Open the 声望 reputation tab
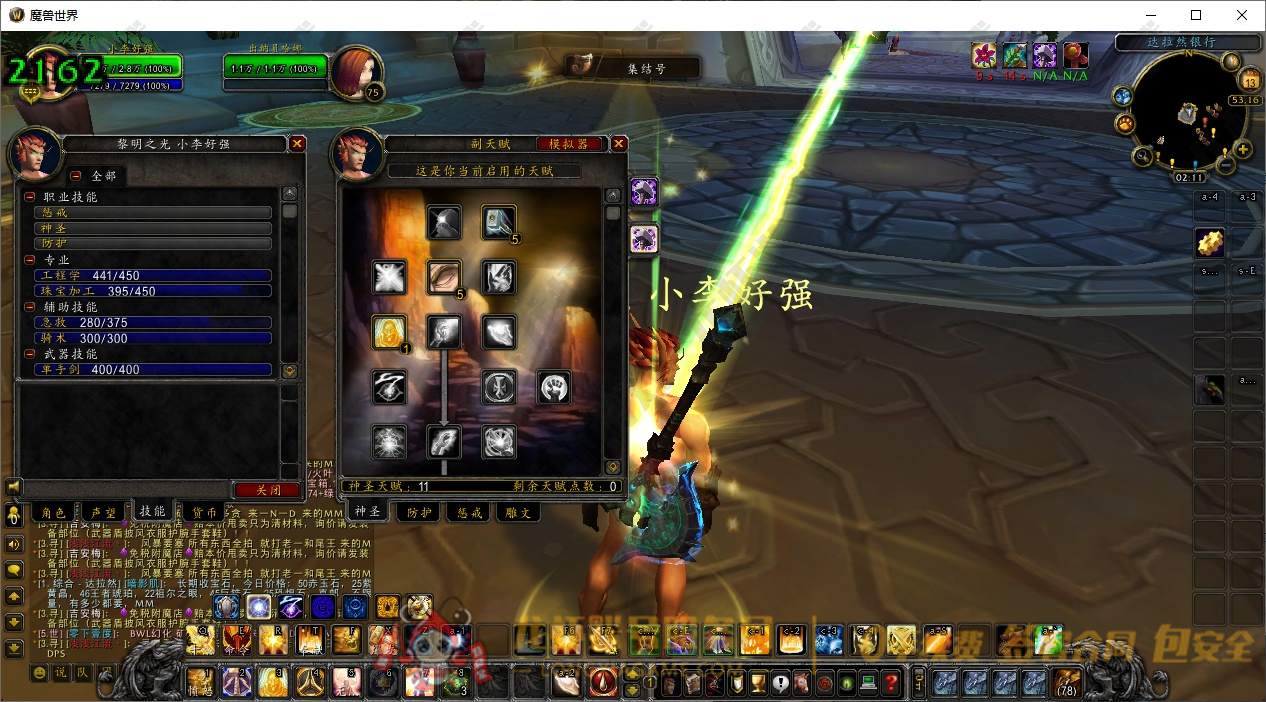 point(104,512)
